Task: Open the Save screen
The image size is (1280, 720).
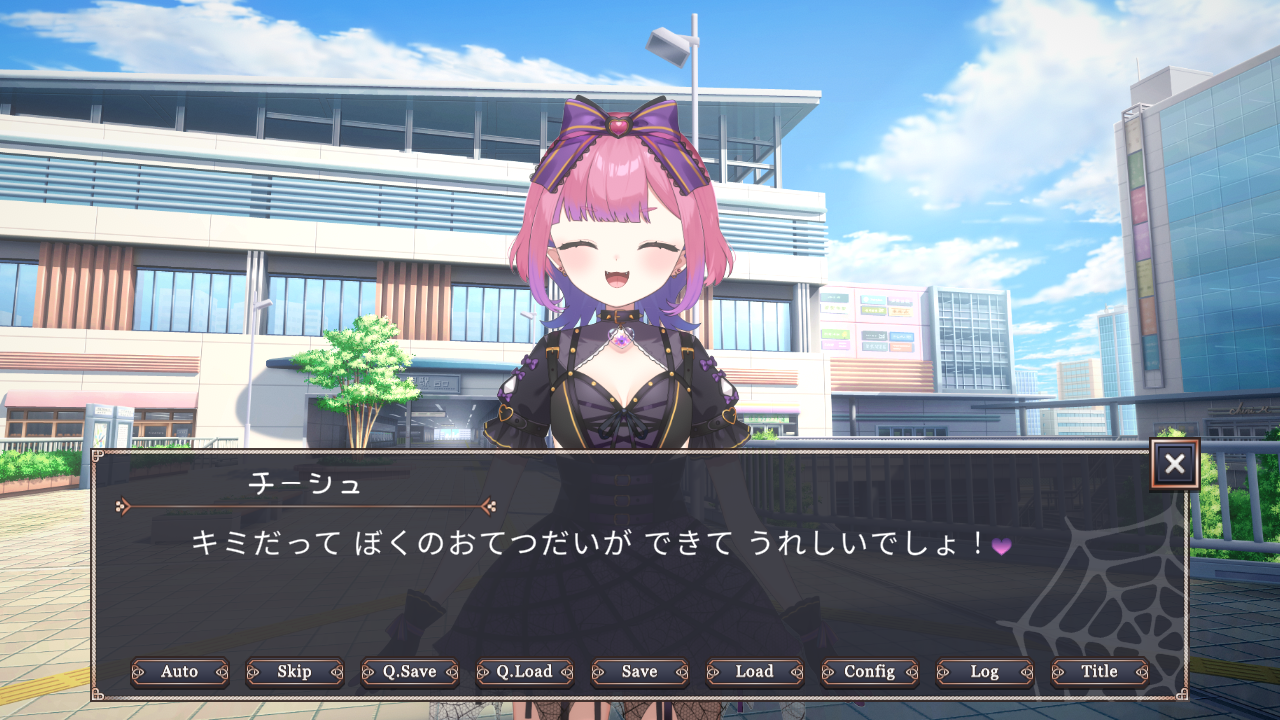Action: coord(640,672)
